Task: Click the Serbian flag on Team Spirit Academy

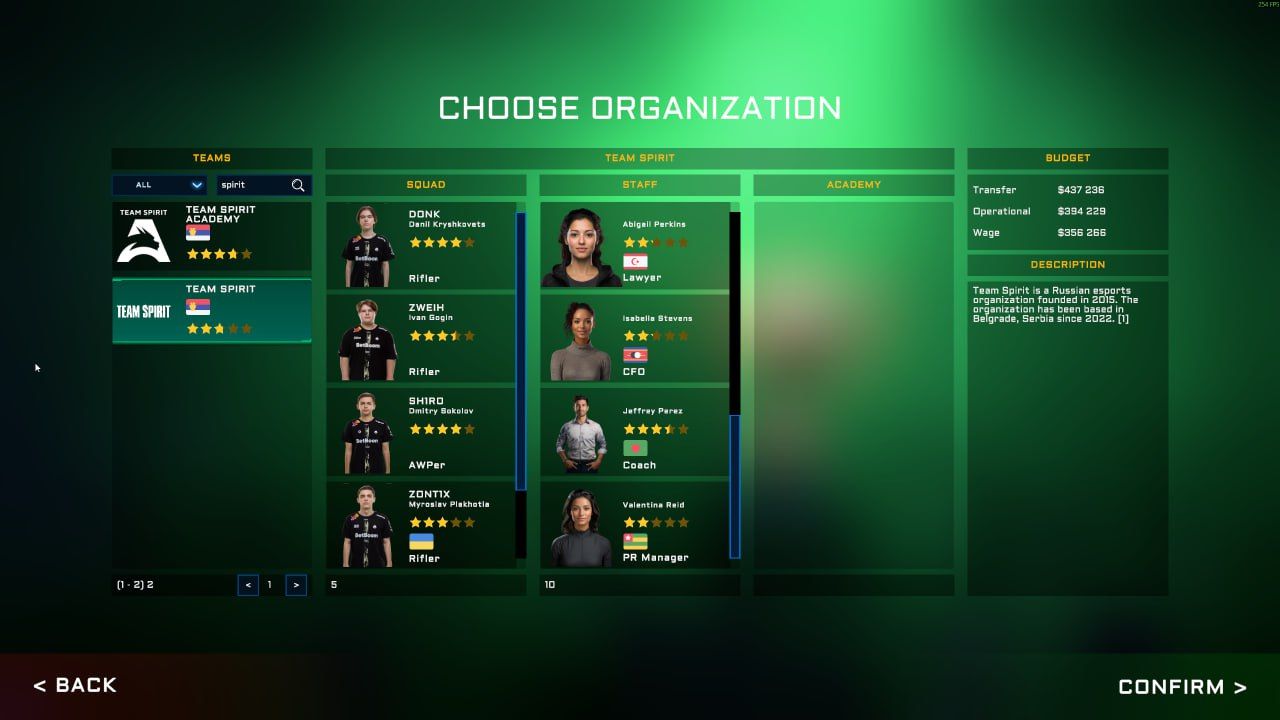Action: click(199, 232)
